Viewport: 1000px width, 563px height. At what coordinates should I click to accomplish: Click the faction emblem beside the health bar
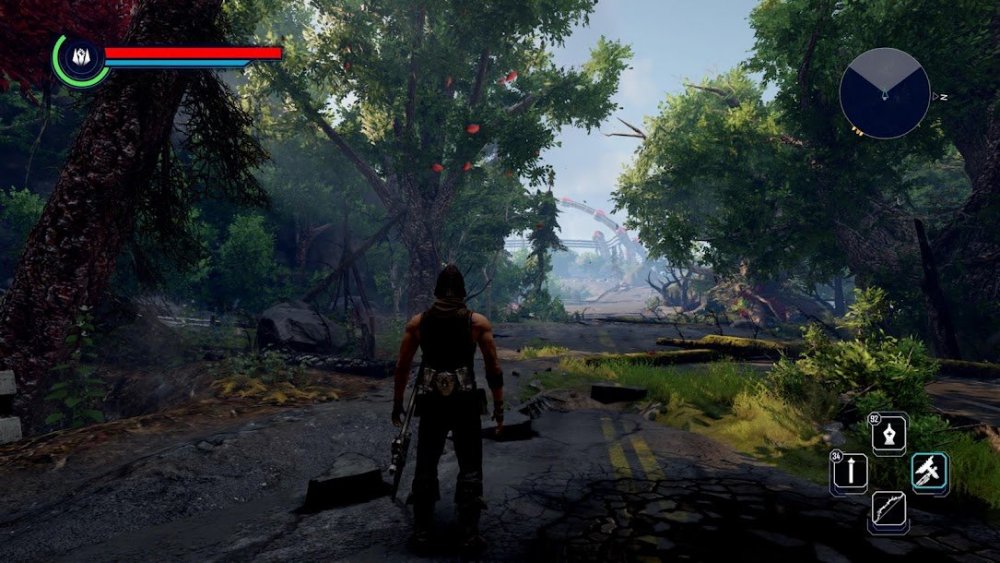click(80, 59)
